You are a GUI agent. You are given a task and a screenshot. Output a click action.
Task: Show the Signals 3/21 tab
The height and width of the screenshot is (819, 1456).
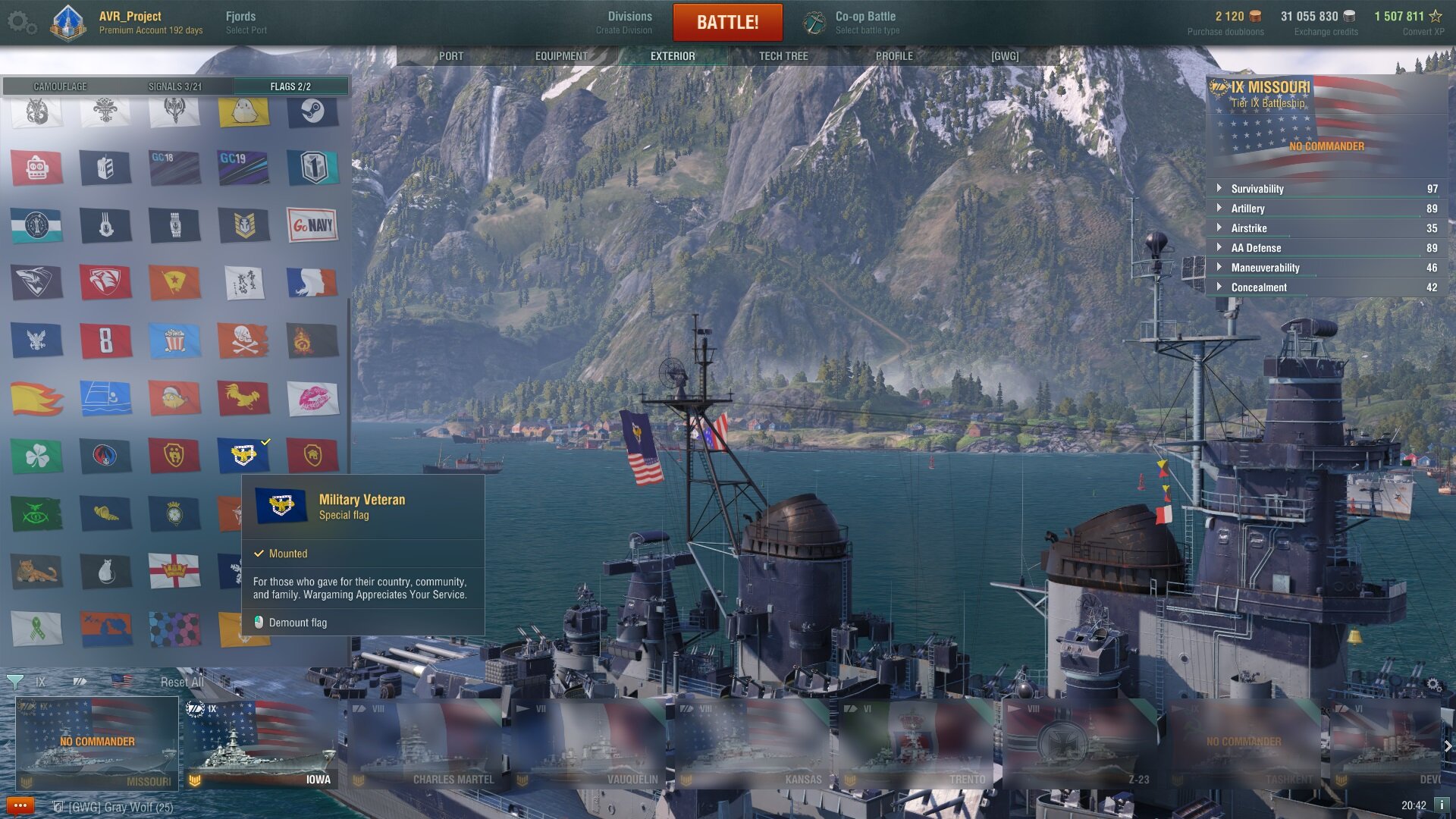point(175,86)
